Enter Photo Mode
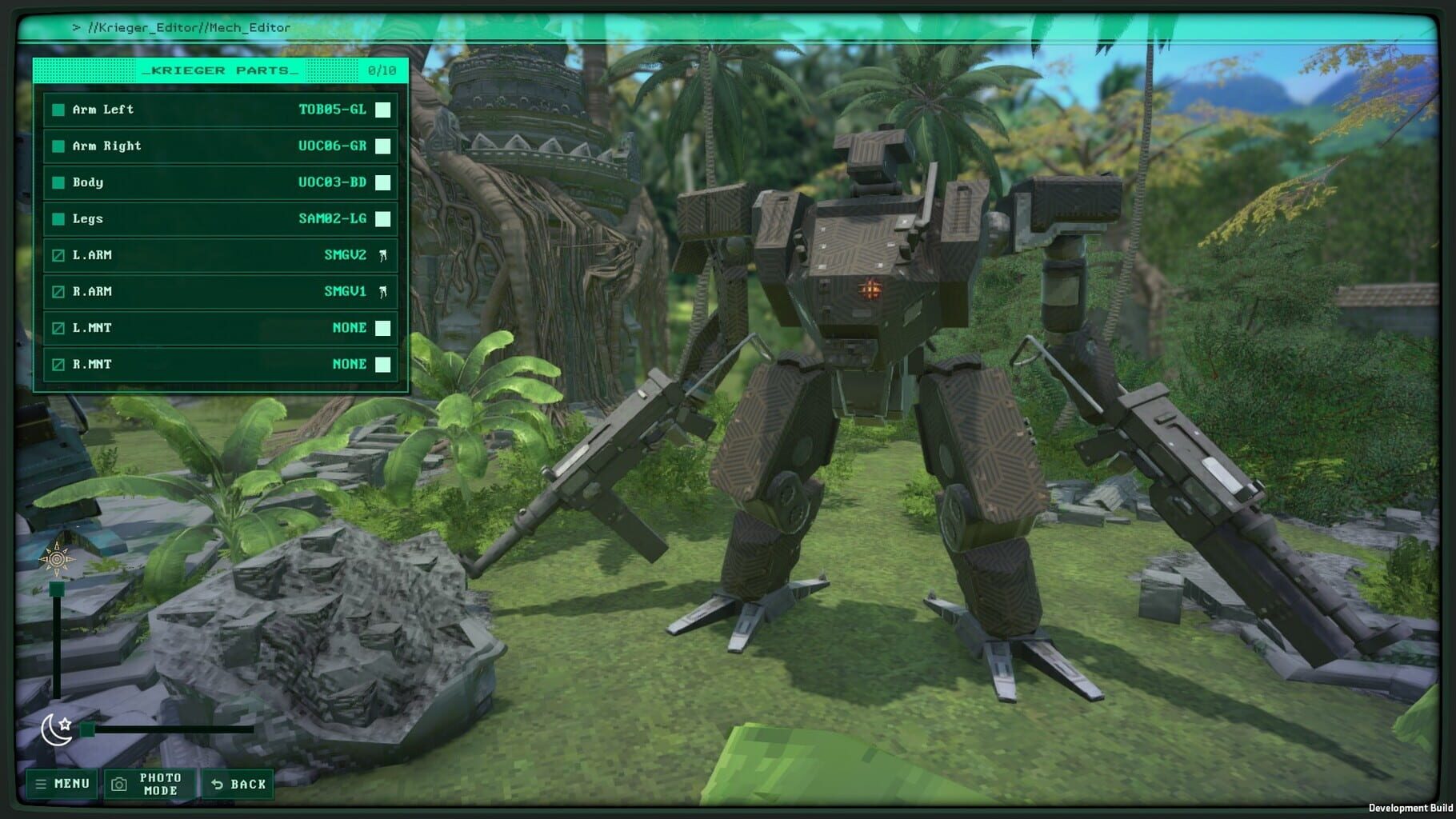Screen dimensions: 1456x819 click(156, 784)
